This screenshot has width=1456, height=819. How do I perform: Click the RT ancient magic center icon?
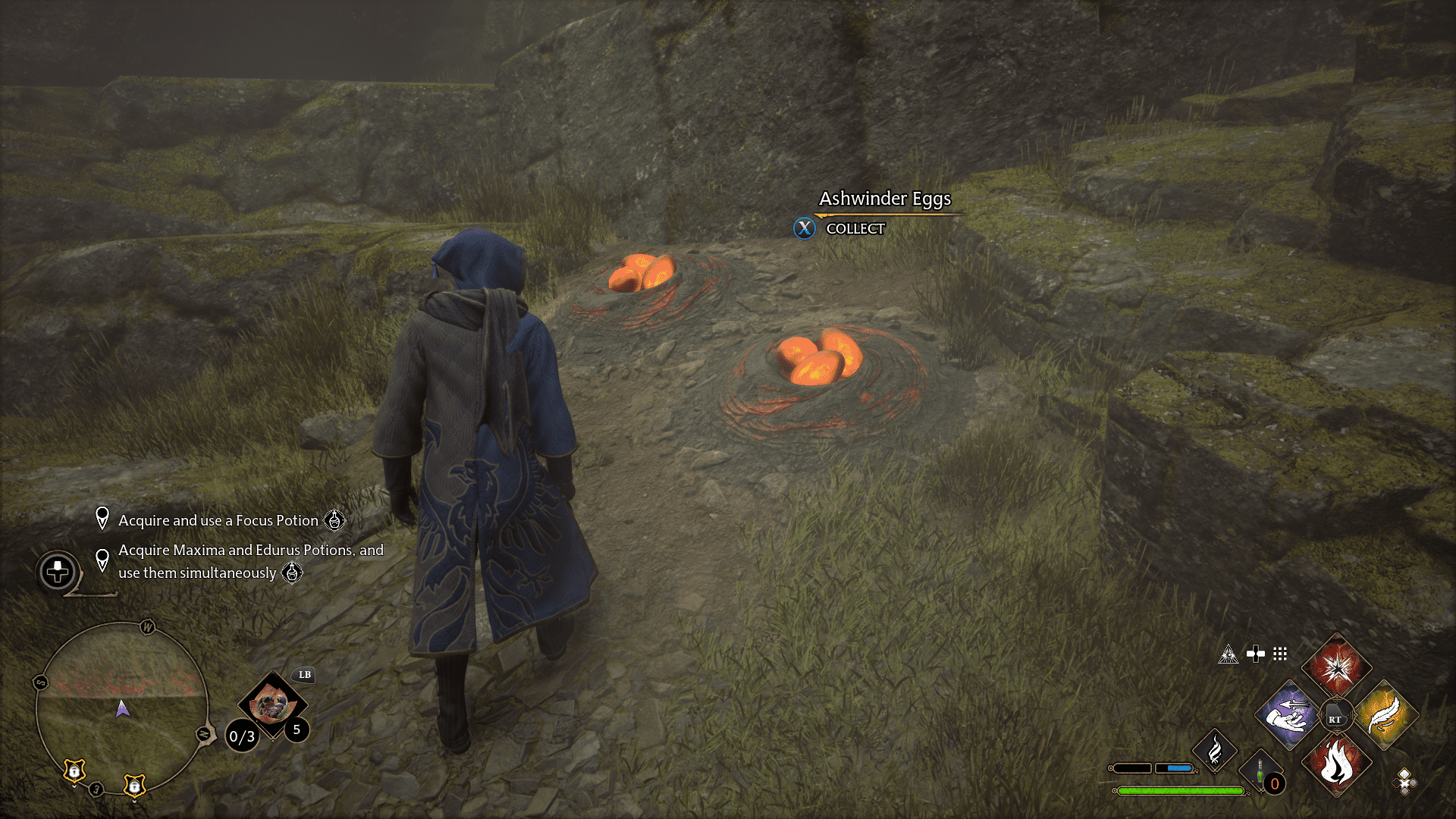(1336, 715)
